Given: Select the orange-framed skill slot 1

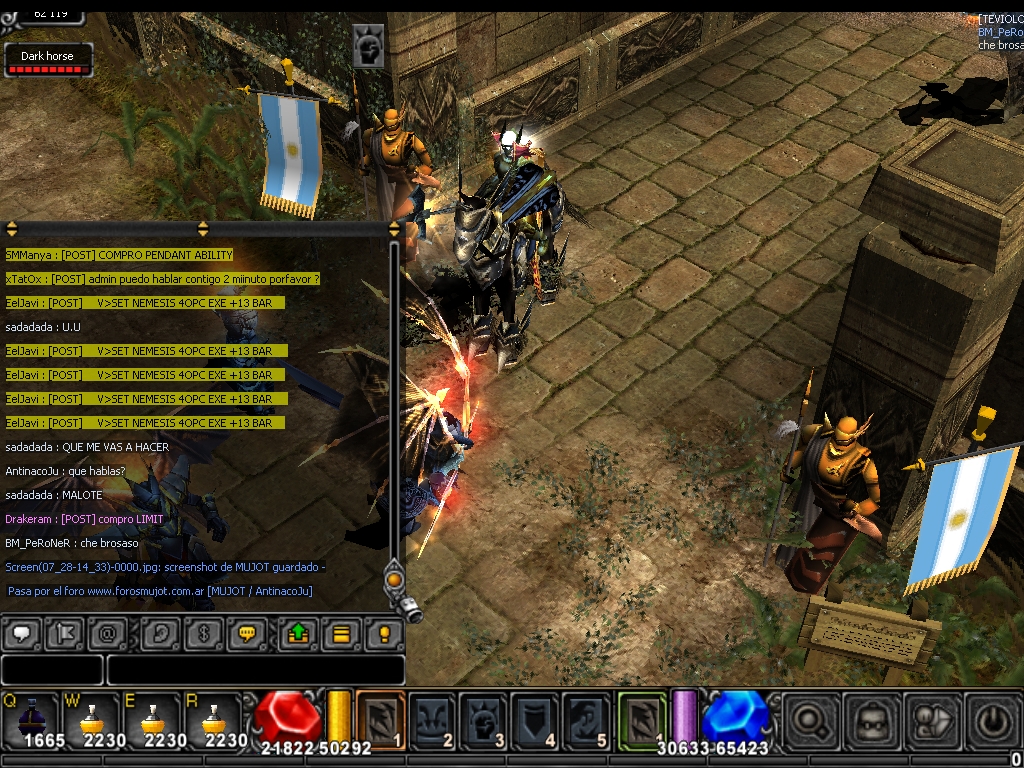Looking at the screenshot, I should click(x=380, y=720).
